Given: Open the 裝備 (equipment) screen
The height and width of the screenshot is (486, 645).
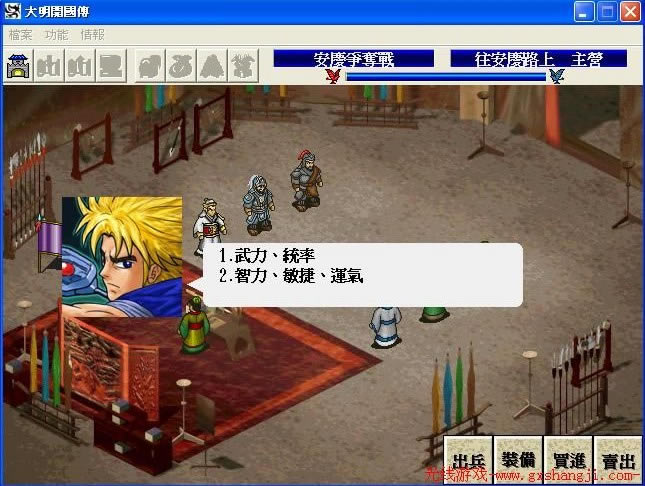Looking at the screenshot, I should (x=517, y=461).
